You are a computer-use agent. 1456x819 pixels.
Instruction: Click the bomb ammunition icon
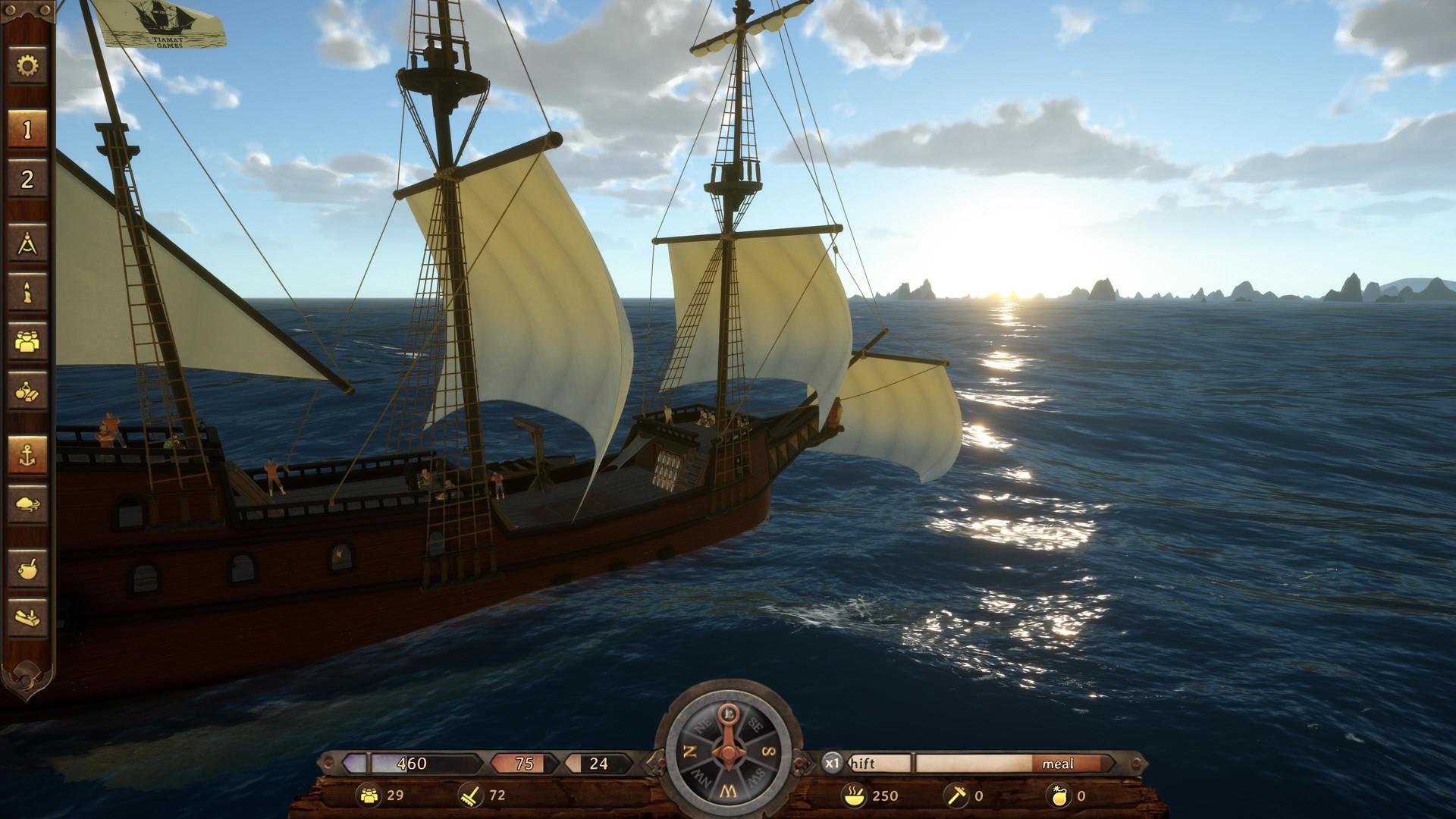tap(1057, 795)
